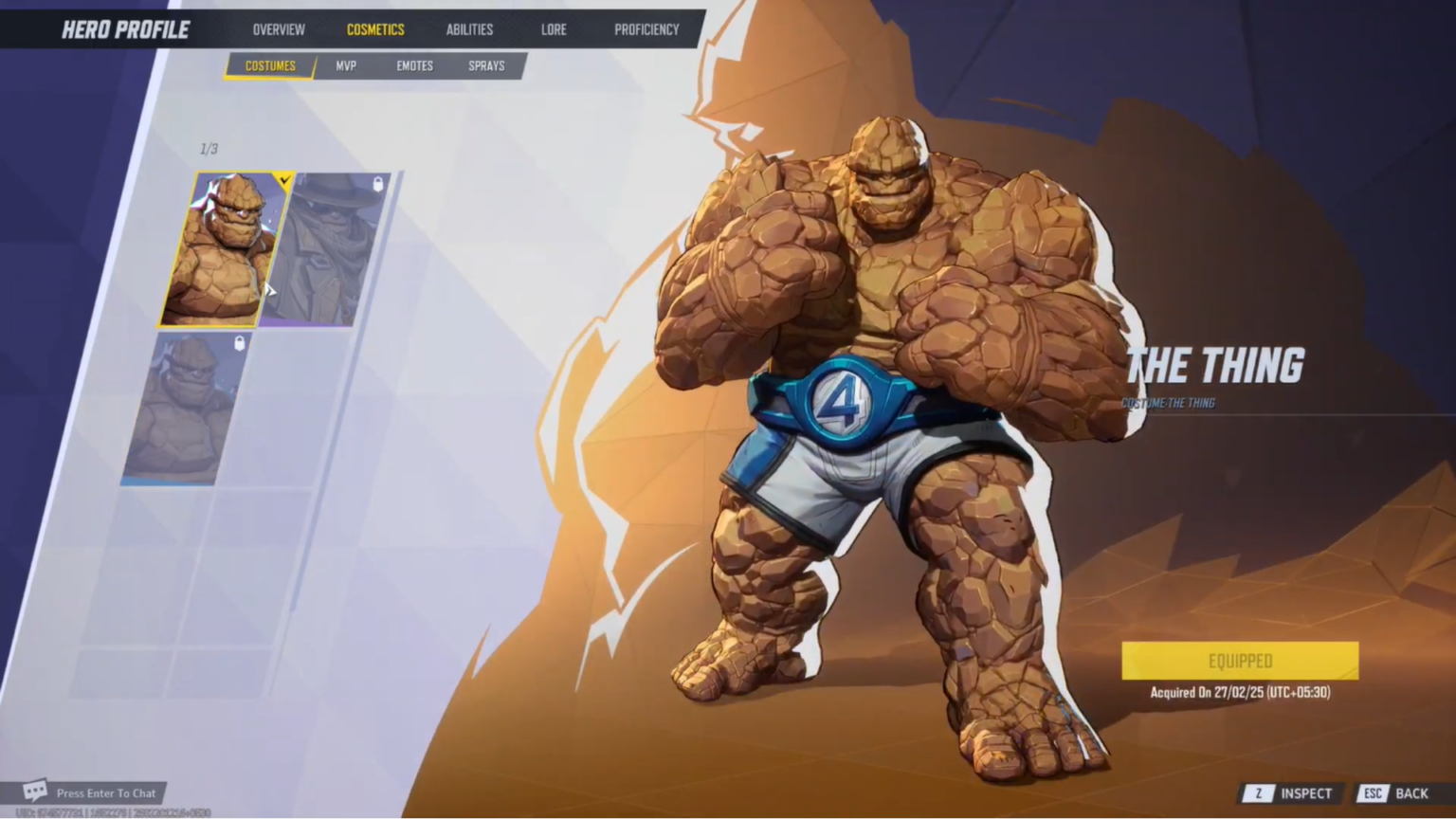Click the Hero Profile emblem

coord(125,29)
